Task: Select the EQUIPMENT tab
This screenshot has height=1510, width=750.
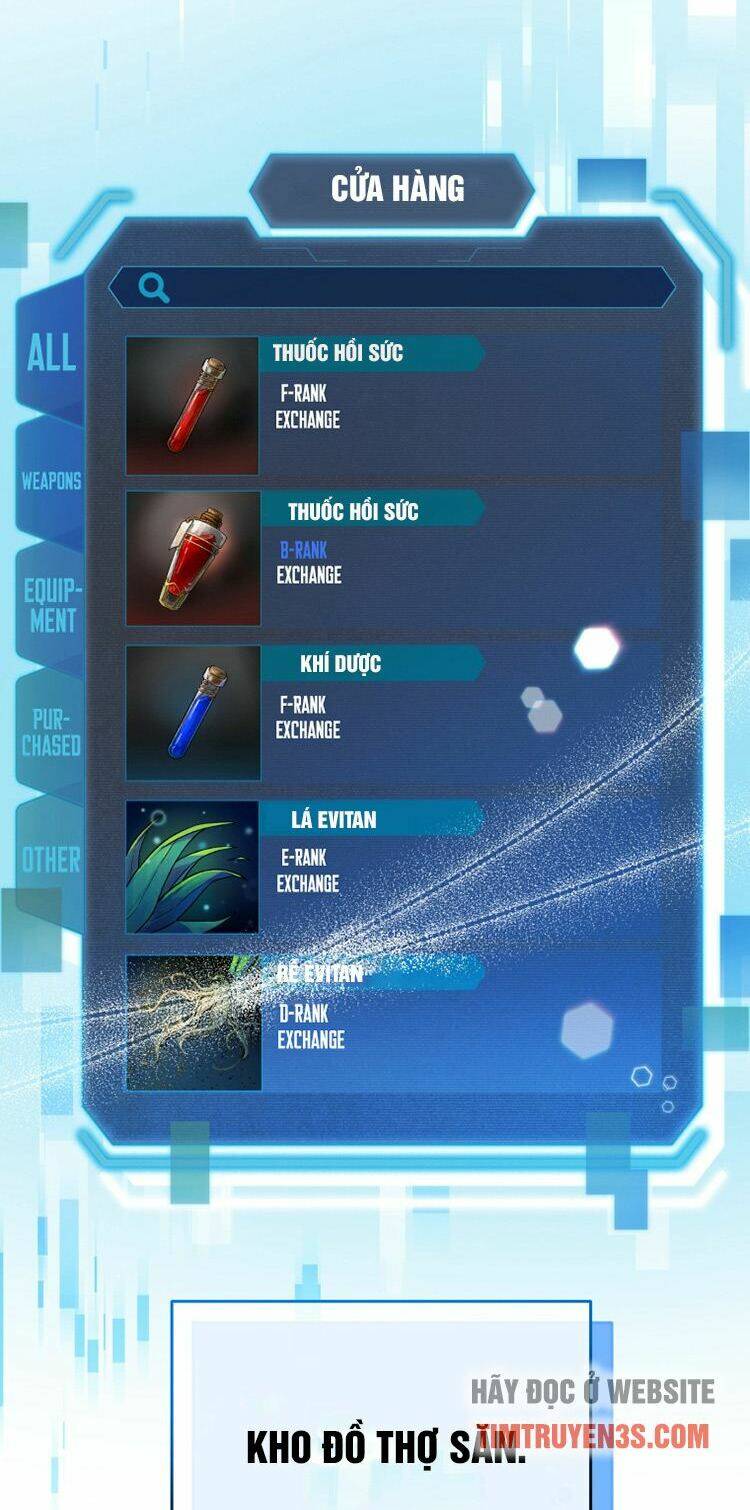Action: click(x=52, y=605)
